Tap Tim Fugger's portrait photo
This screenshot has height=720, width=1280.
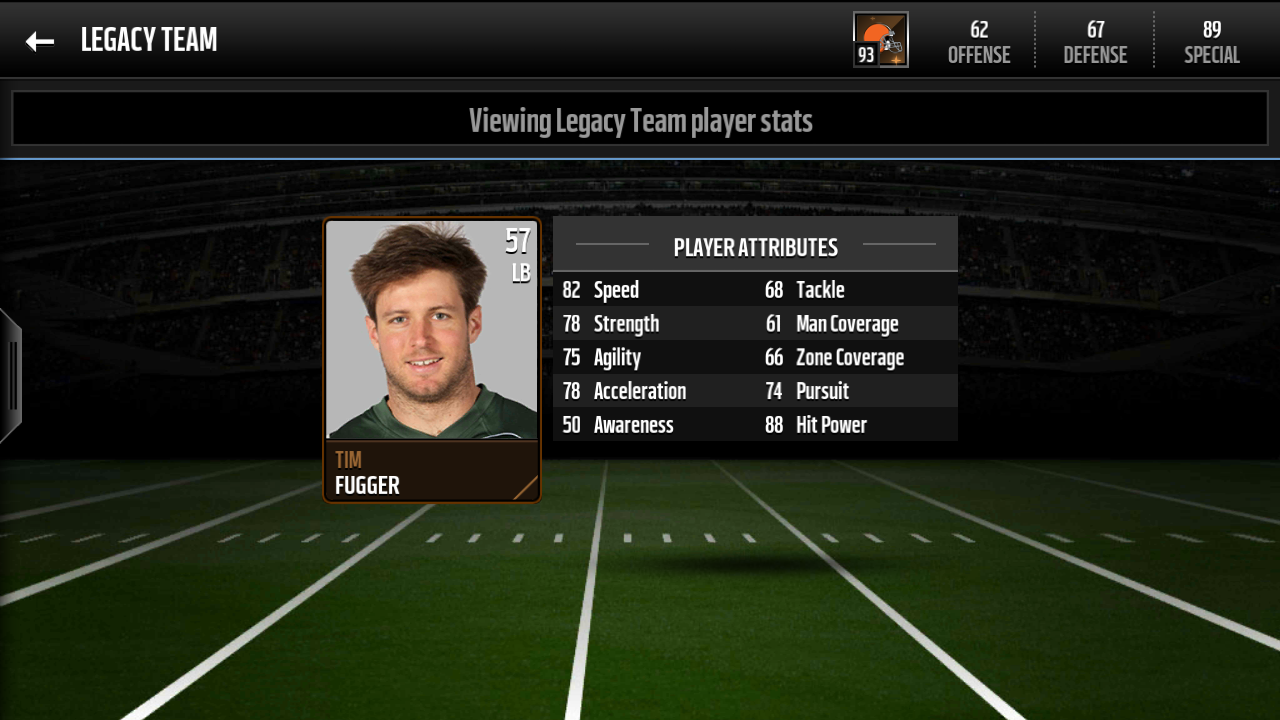(432, 330)
